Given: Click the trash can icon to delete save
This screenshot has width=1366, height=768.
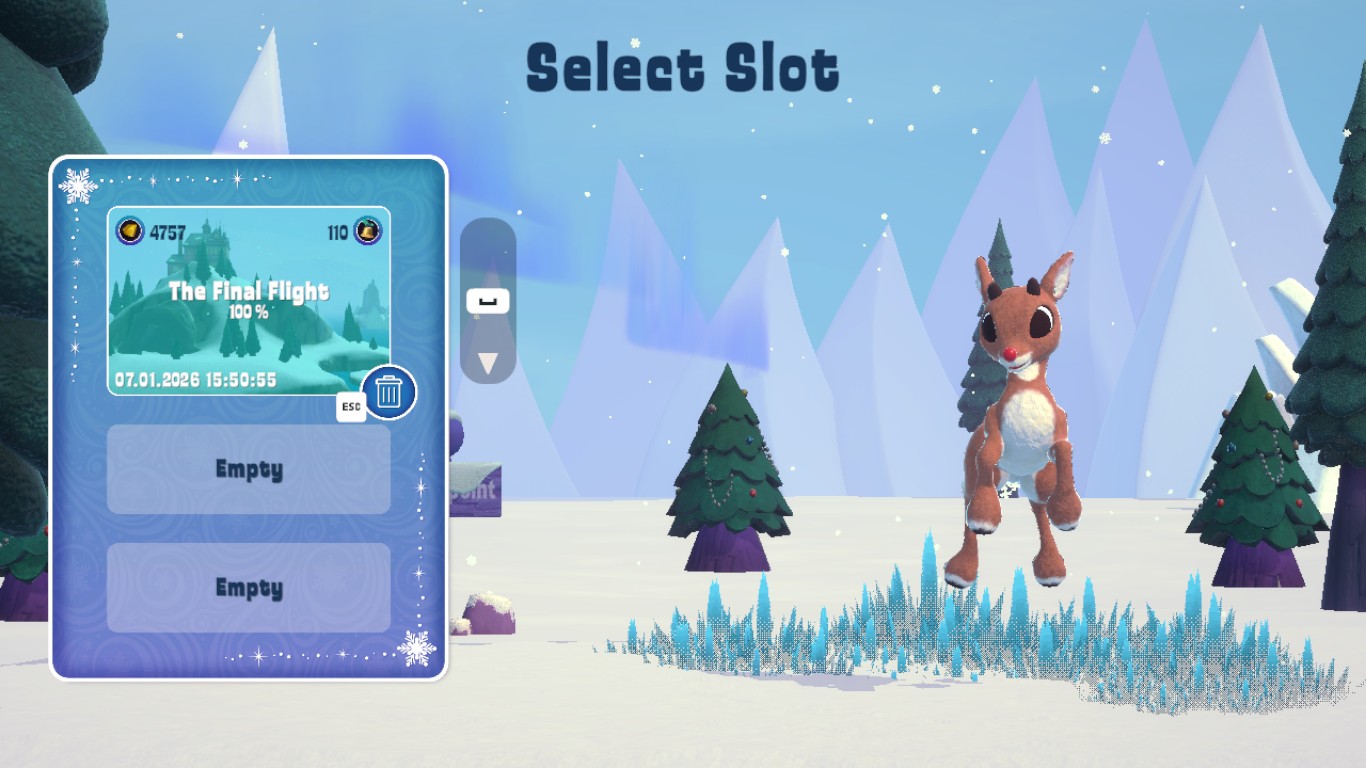Looking at the screenshot, I should click(x=387, y=391).
